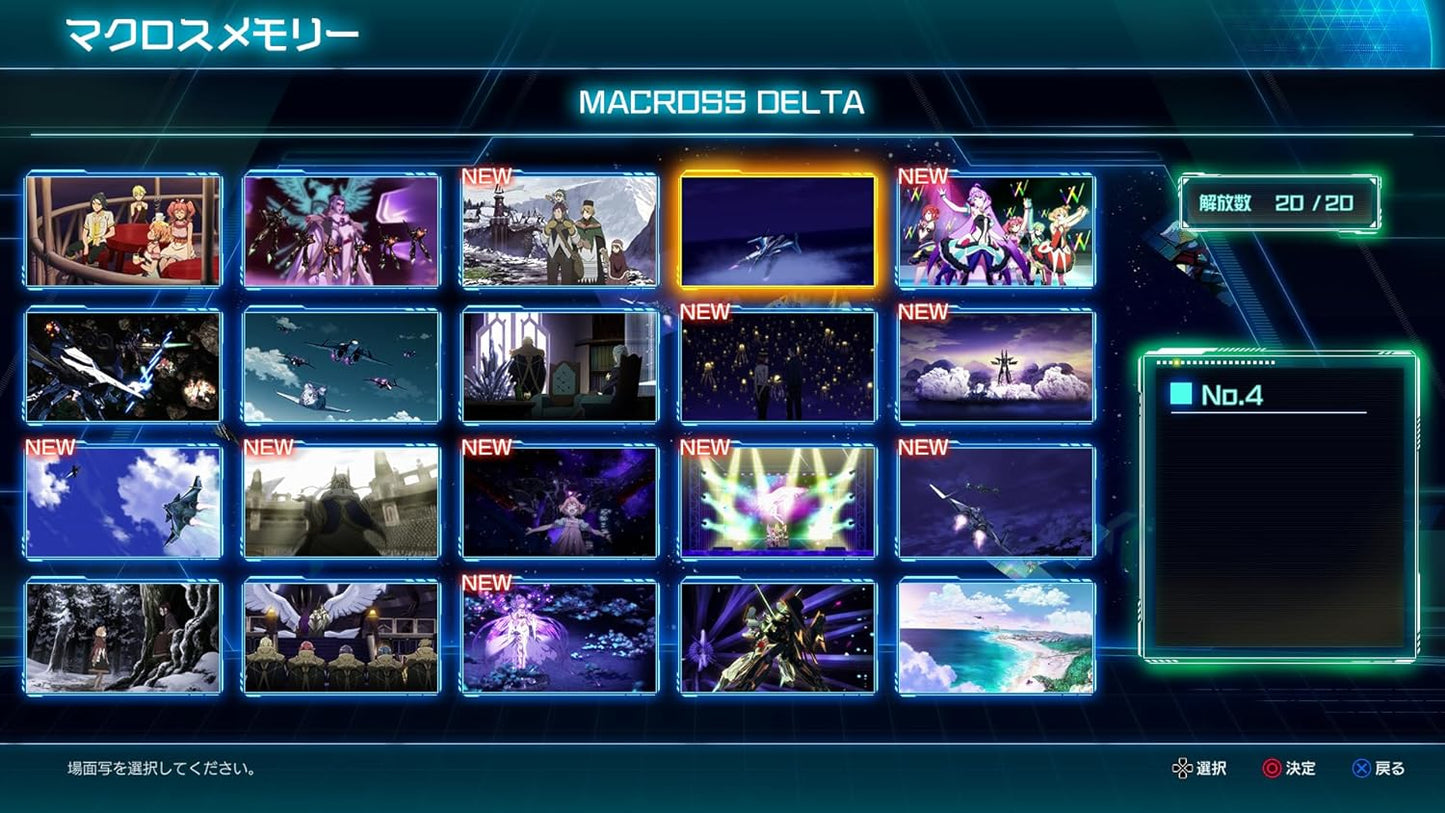
Task: Click the cyan square icon beside No.4
Action: point(1183,395)
